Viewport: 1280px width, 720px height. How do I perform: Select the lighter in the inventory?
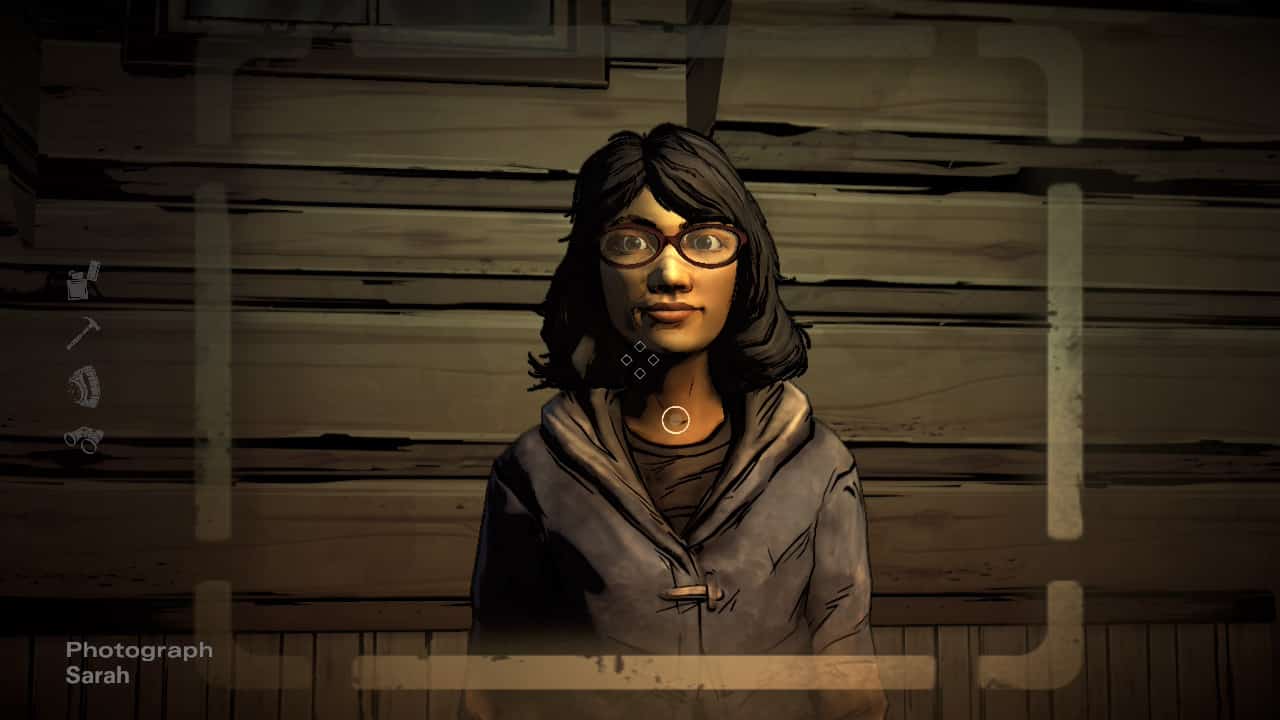coord(83,281)
